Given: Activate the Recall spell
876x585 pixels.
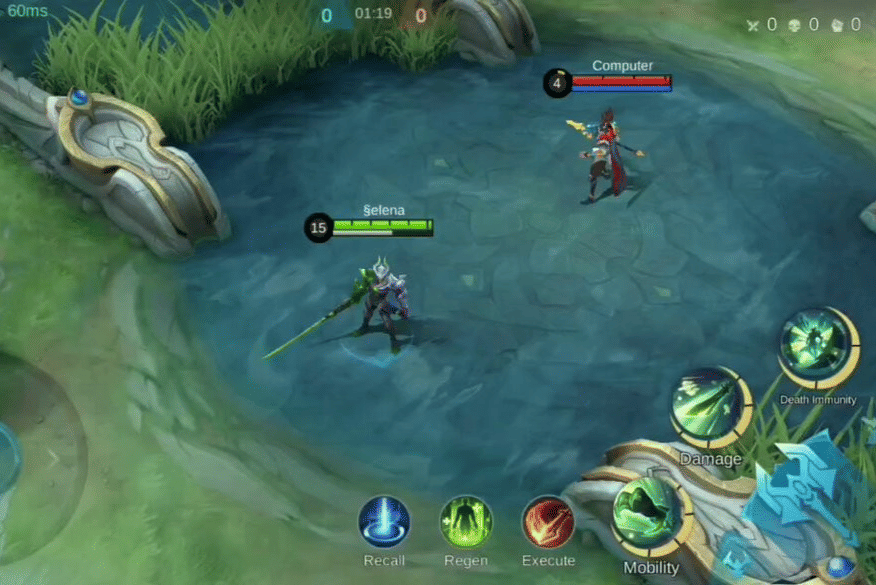Looking at the screenshot, I should (384, 522).
